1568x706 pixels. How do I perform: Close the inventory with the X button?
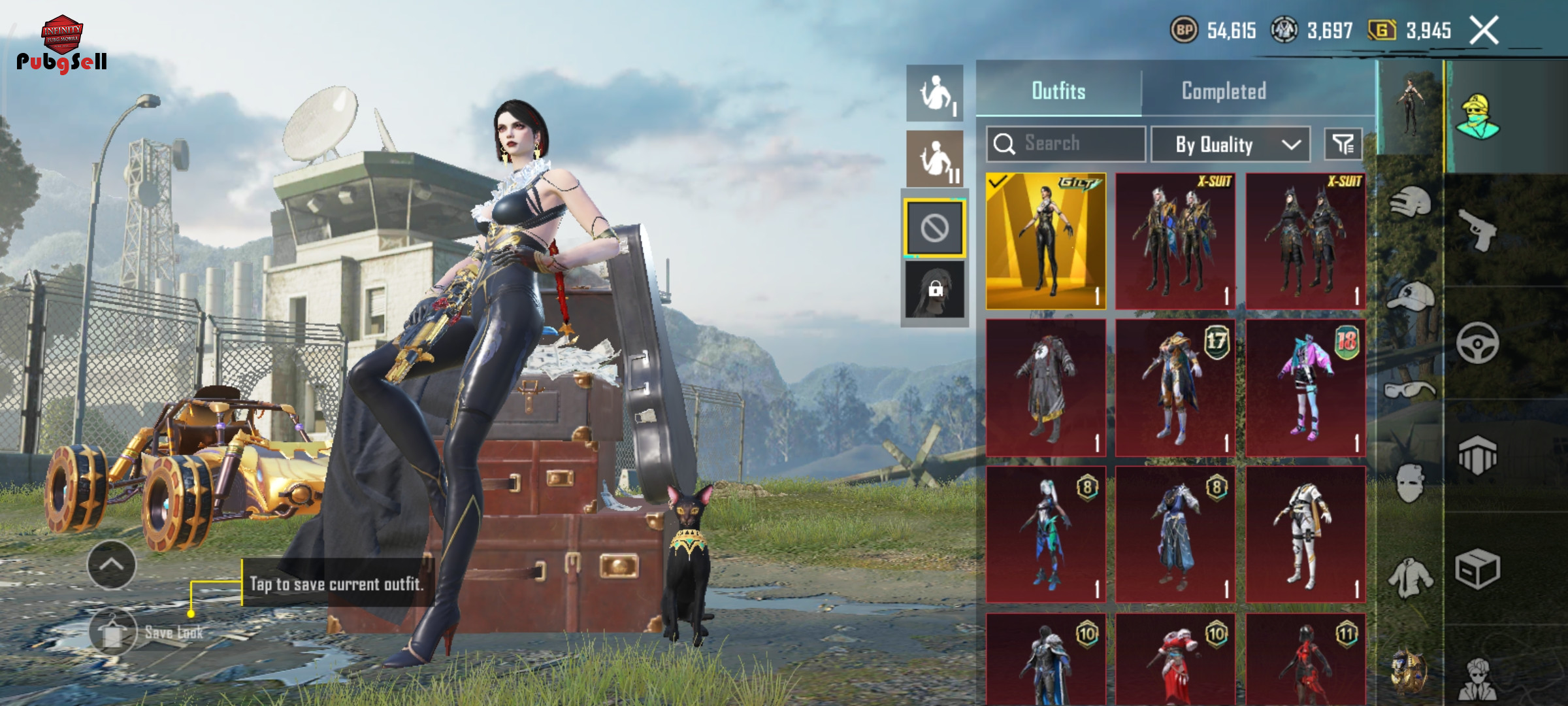(x=1484, y=31)
